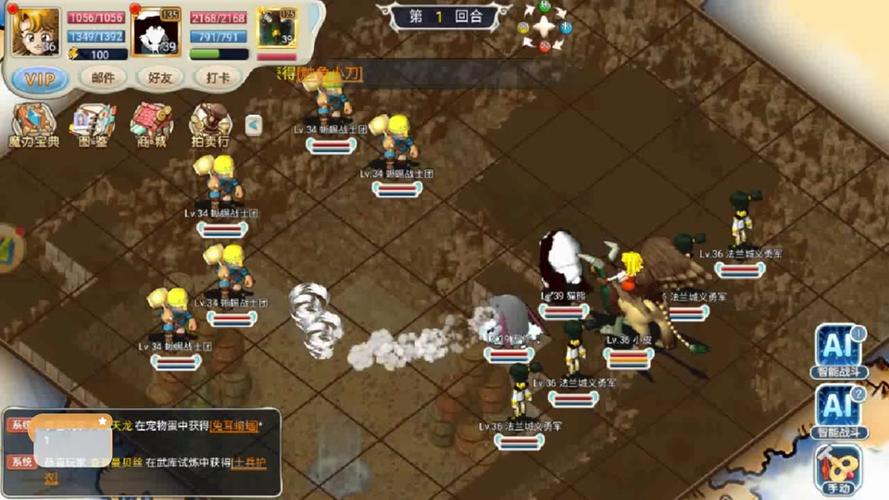Image resolution: width=889 pixels, height=500 pixels.
Task: Open the 图鉴 collection album
Action: click(x=93, y=124)
